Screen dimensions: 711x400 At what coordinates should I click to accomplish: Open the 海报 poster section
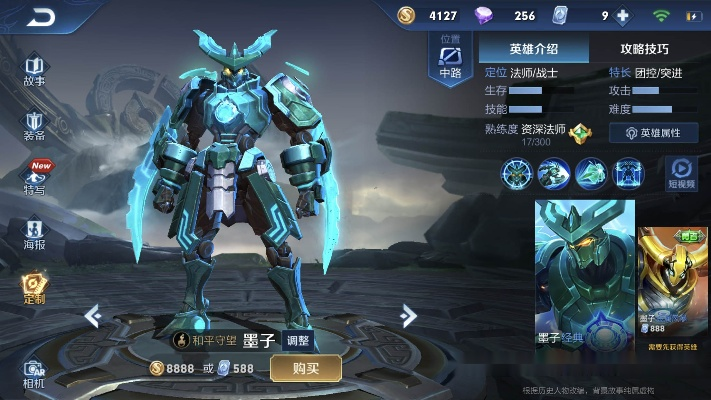point(34,234)
